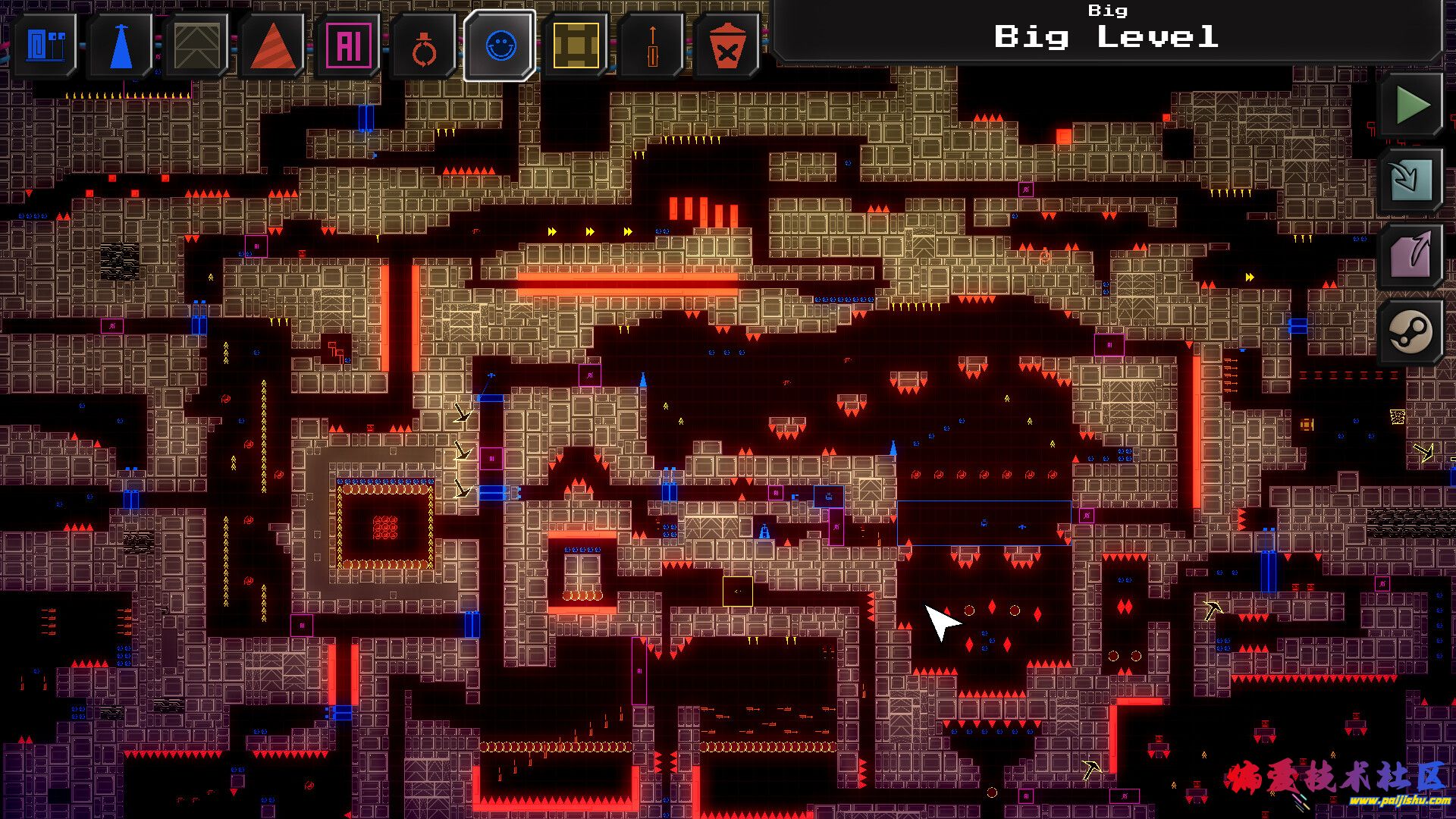Image resolution: width=1456 pixels, height=819 pixels.
Task: Click the purple outward-arrow load button
Action: tap(1412, 256)
